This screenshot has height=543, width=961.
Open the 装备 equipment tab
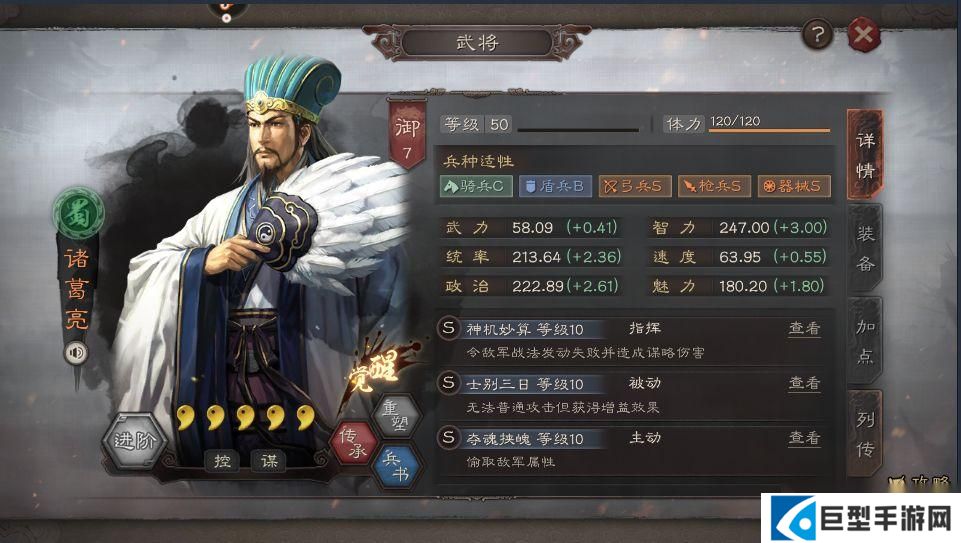[866, 247]
